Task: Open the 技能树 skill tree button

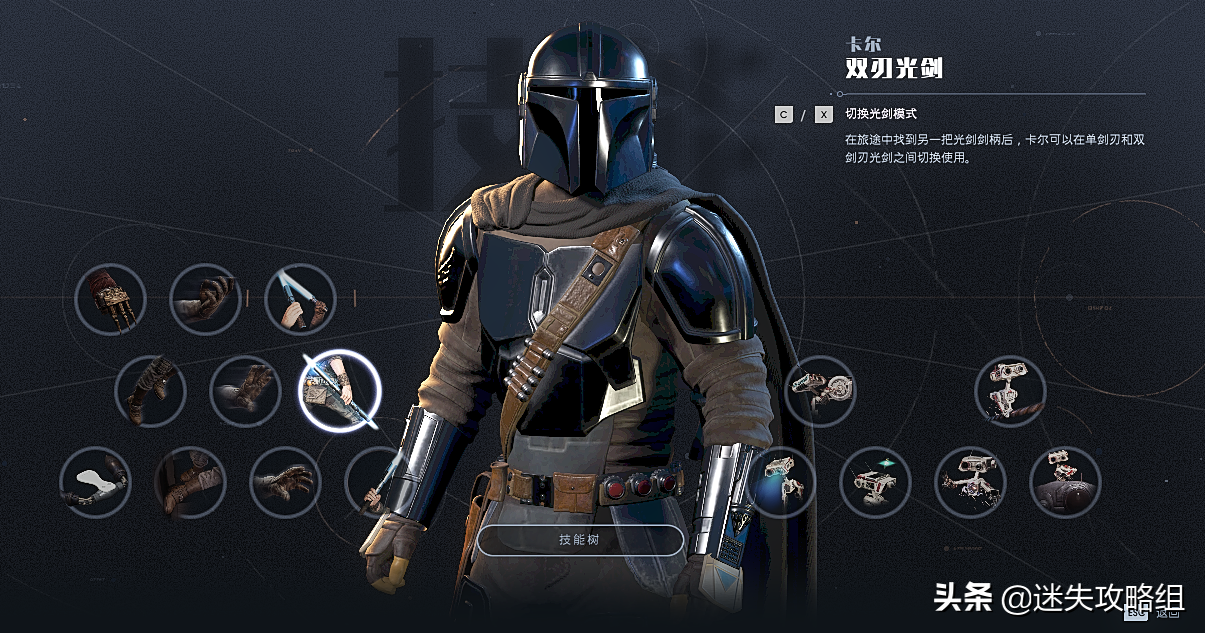Action: 580,540
